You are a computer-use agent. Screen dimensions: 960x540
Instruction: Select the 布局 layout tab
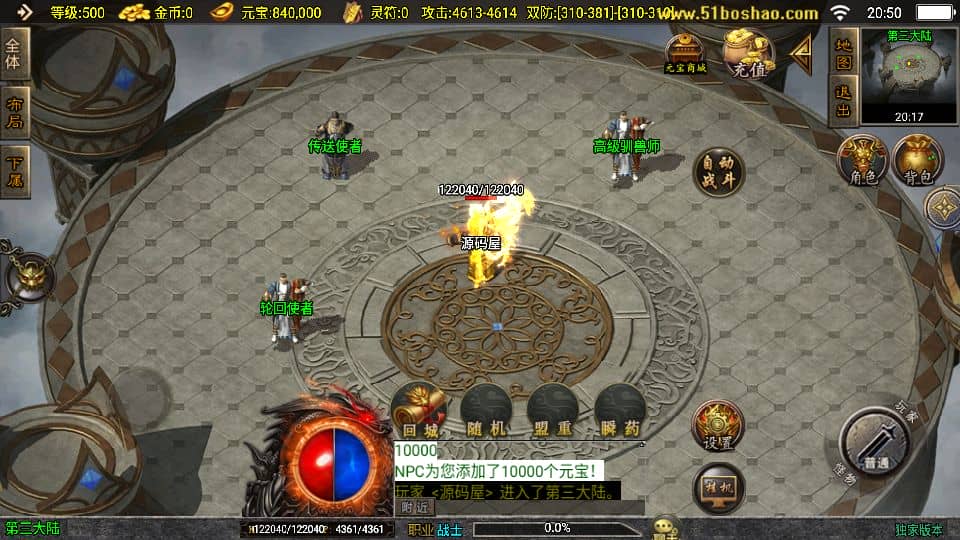(x=15, y=112)
